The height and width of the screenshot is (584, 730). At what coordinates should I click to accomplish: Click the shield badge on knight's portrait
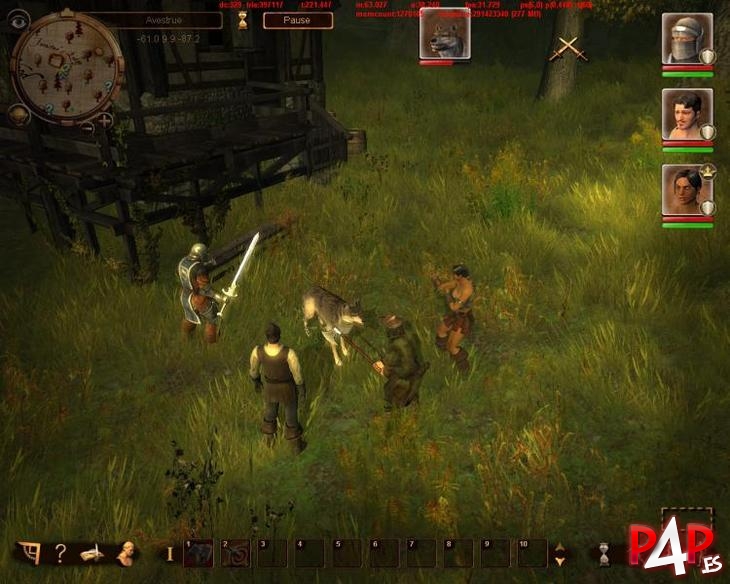tap(707, 56)
